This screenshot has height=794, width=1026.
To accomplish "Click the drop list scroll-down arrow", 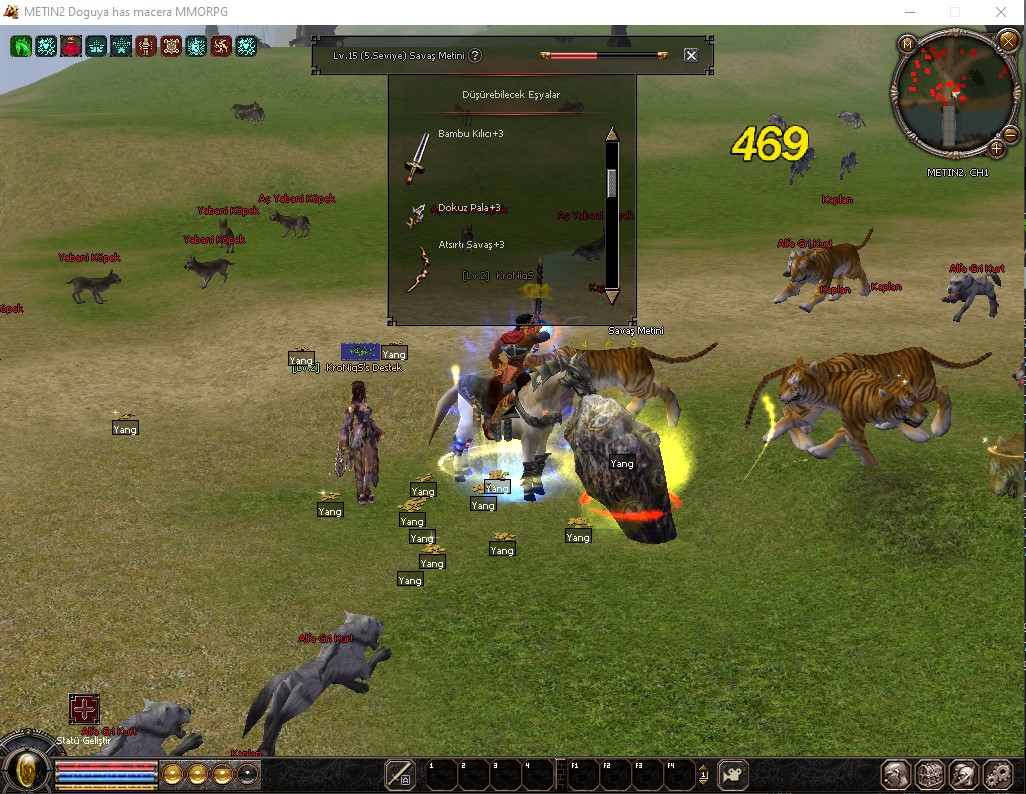I will [x=612, y=296].
